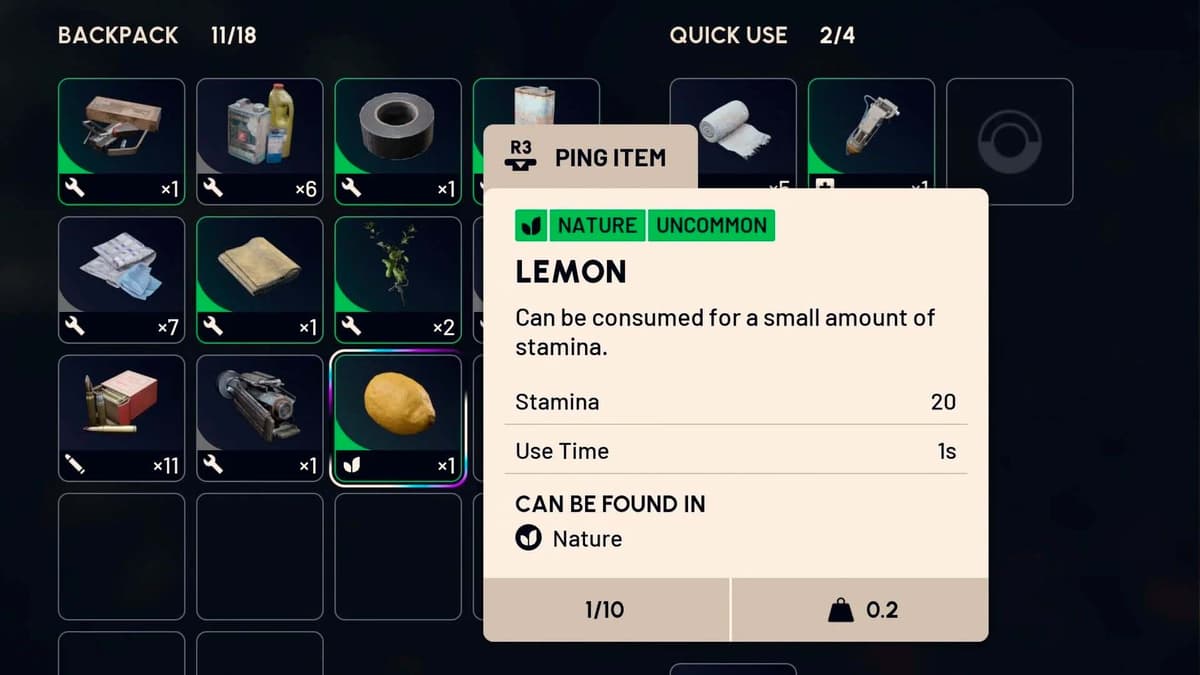The image size is (1200, 675).
Task: Click the highlighted lemon slot
Action: 397,418
